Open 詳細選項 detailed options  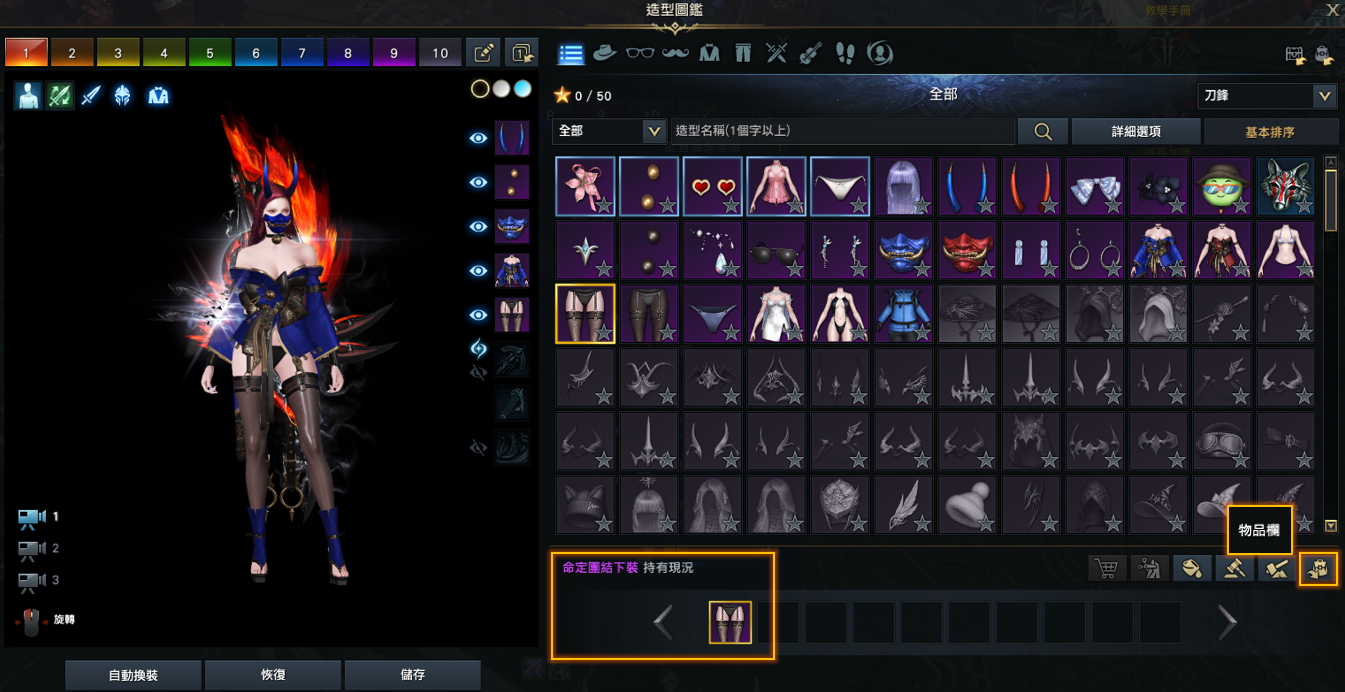click(1136, 131)
